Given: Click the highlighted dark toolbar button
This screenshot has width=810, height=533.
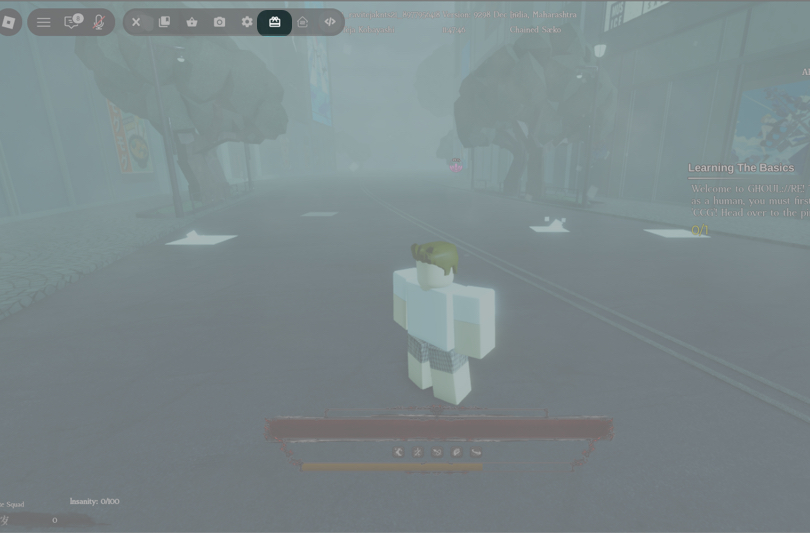Looking at the screenshot, I should tap(275, 22).
